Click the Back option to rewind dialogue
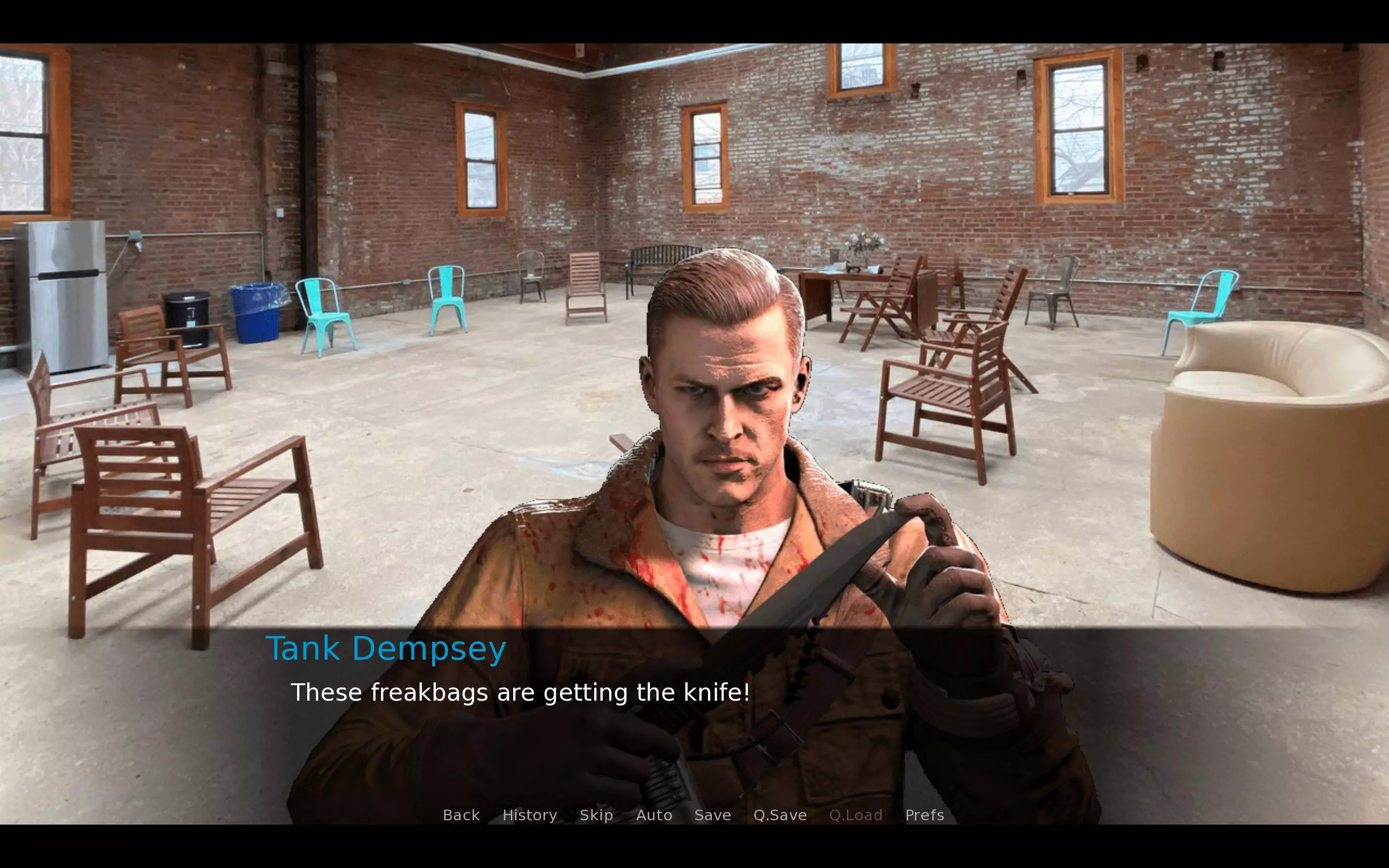The height and width of the screenshot is (868, 1389). [x=461, y=815]
